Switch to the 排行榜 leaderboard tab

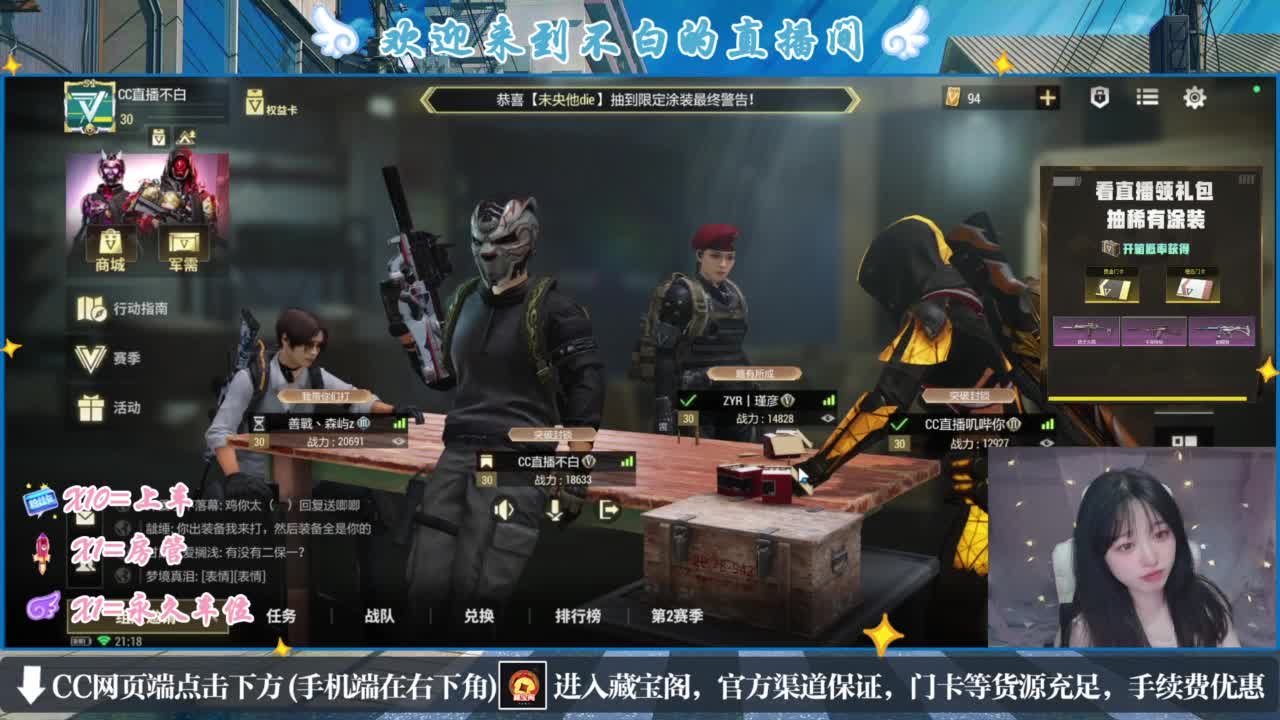click(x=578, y=618)
